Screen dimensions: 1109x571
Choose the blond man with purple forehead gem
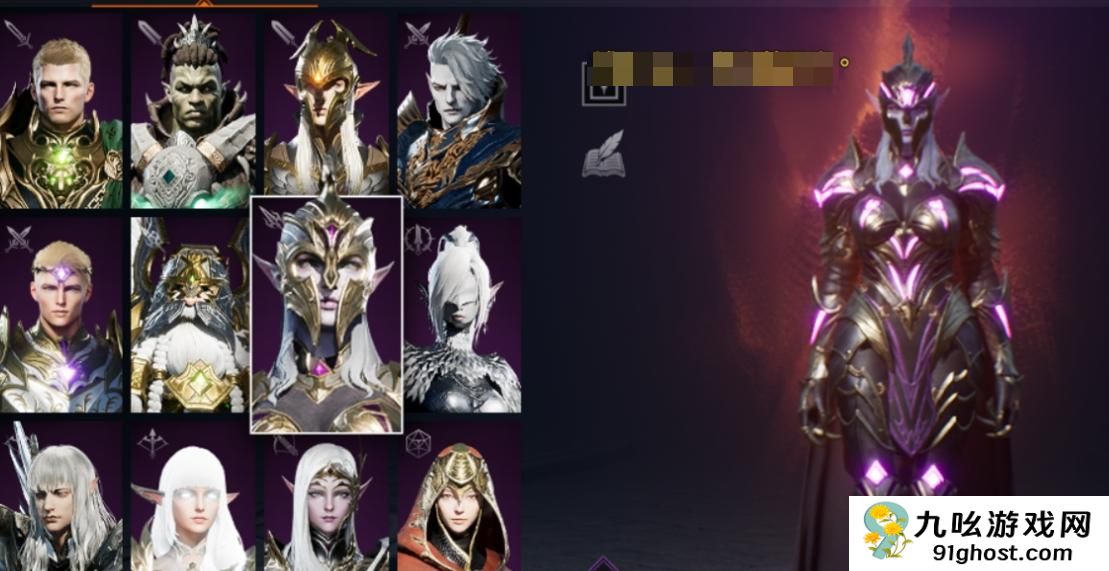pyautogui.click(x=61, y=315)
